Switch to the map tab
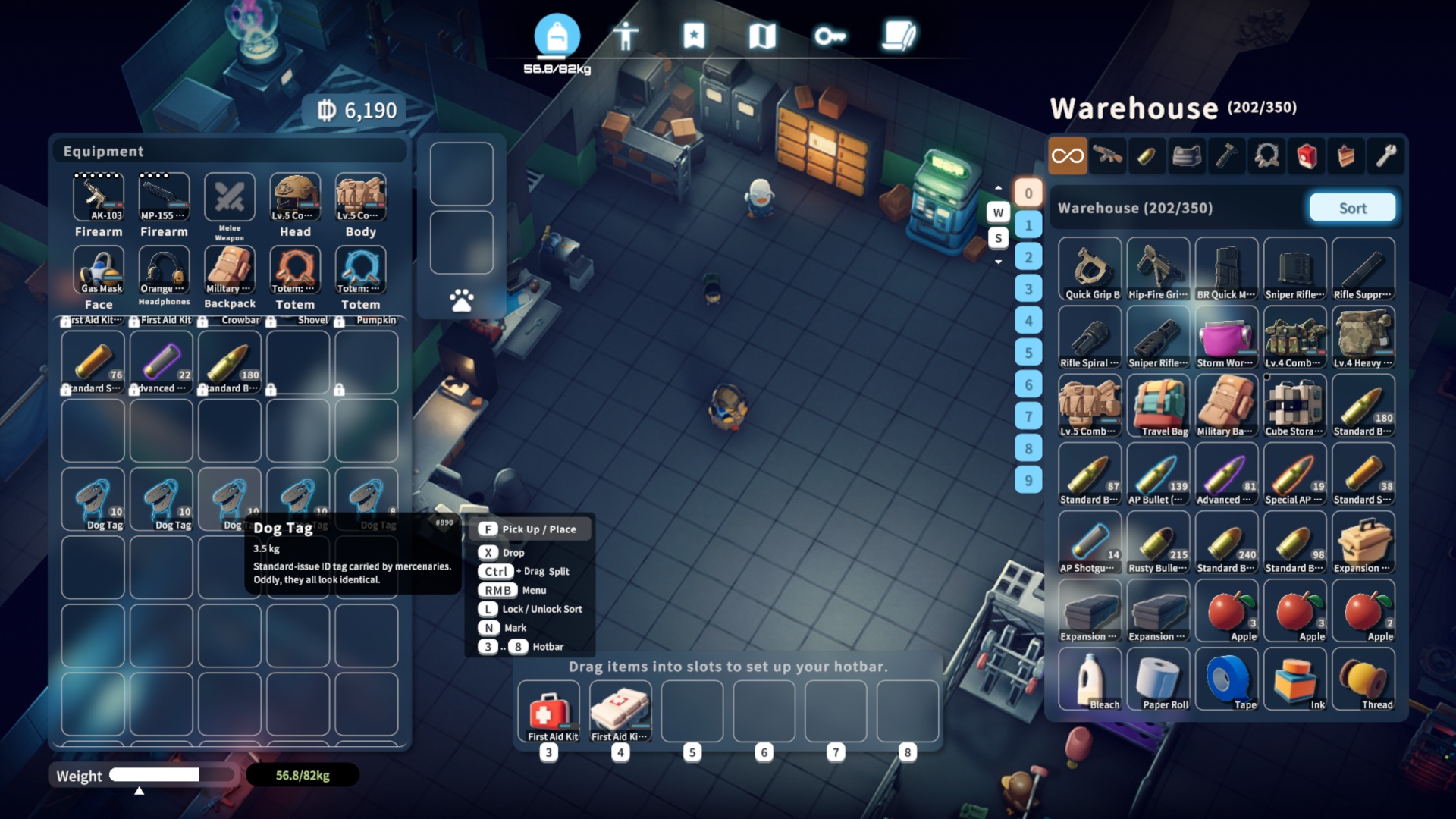 [x=762, y=36]
